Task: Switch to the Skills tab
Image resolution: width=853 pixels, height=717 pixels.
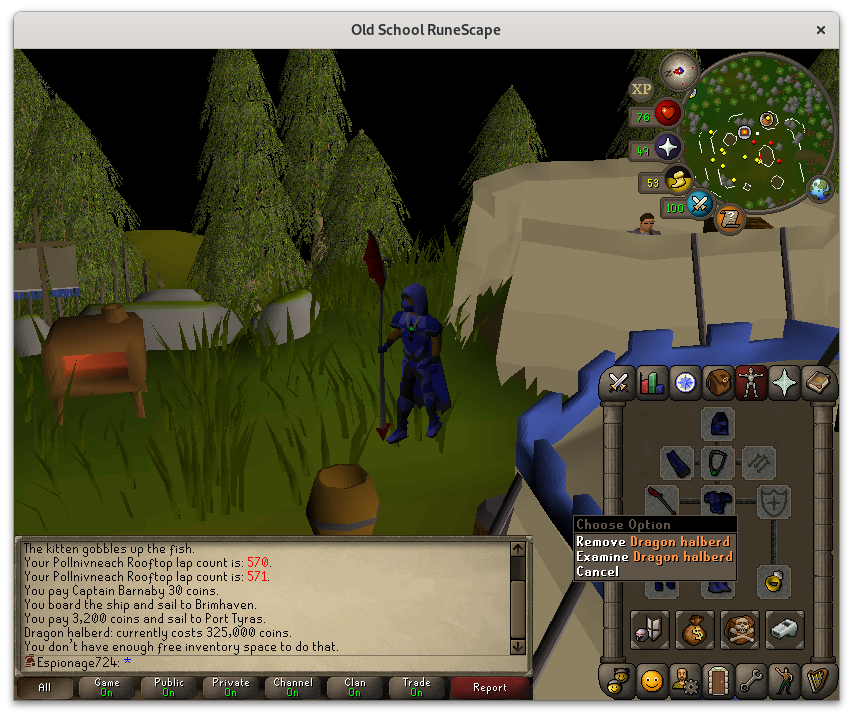Action: pos(652,383)
